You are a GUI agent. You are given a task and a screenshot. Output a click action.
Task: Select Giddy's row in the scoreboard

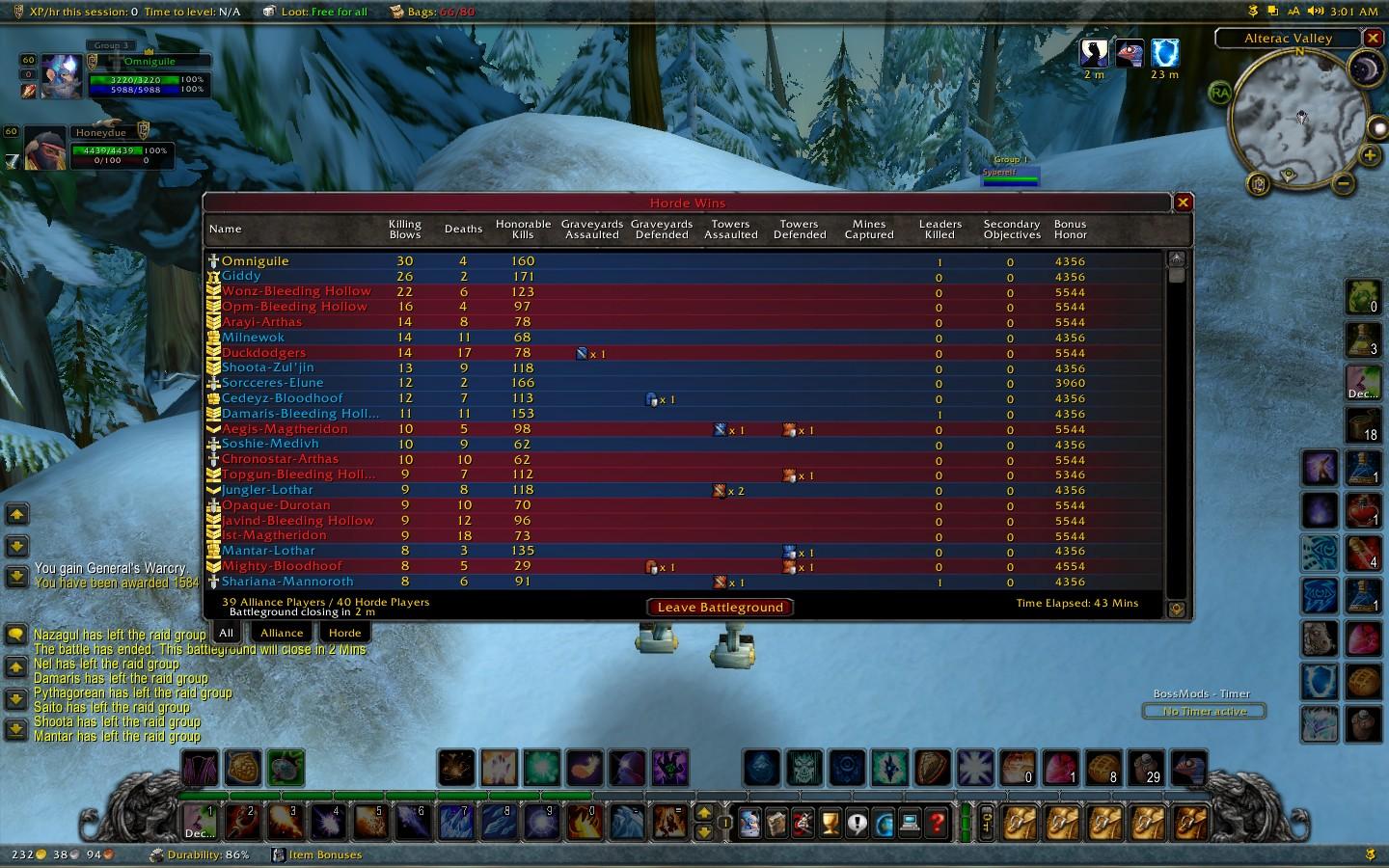coord(241,276)
